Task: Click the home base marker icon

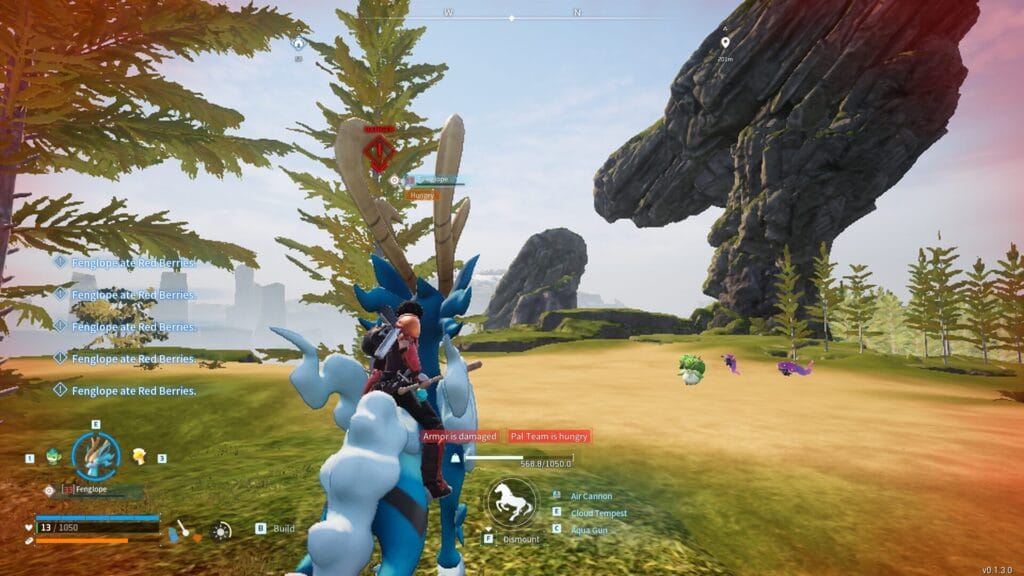Action: (x=297, y=43)
